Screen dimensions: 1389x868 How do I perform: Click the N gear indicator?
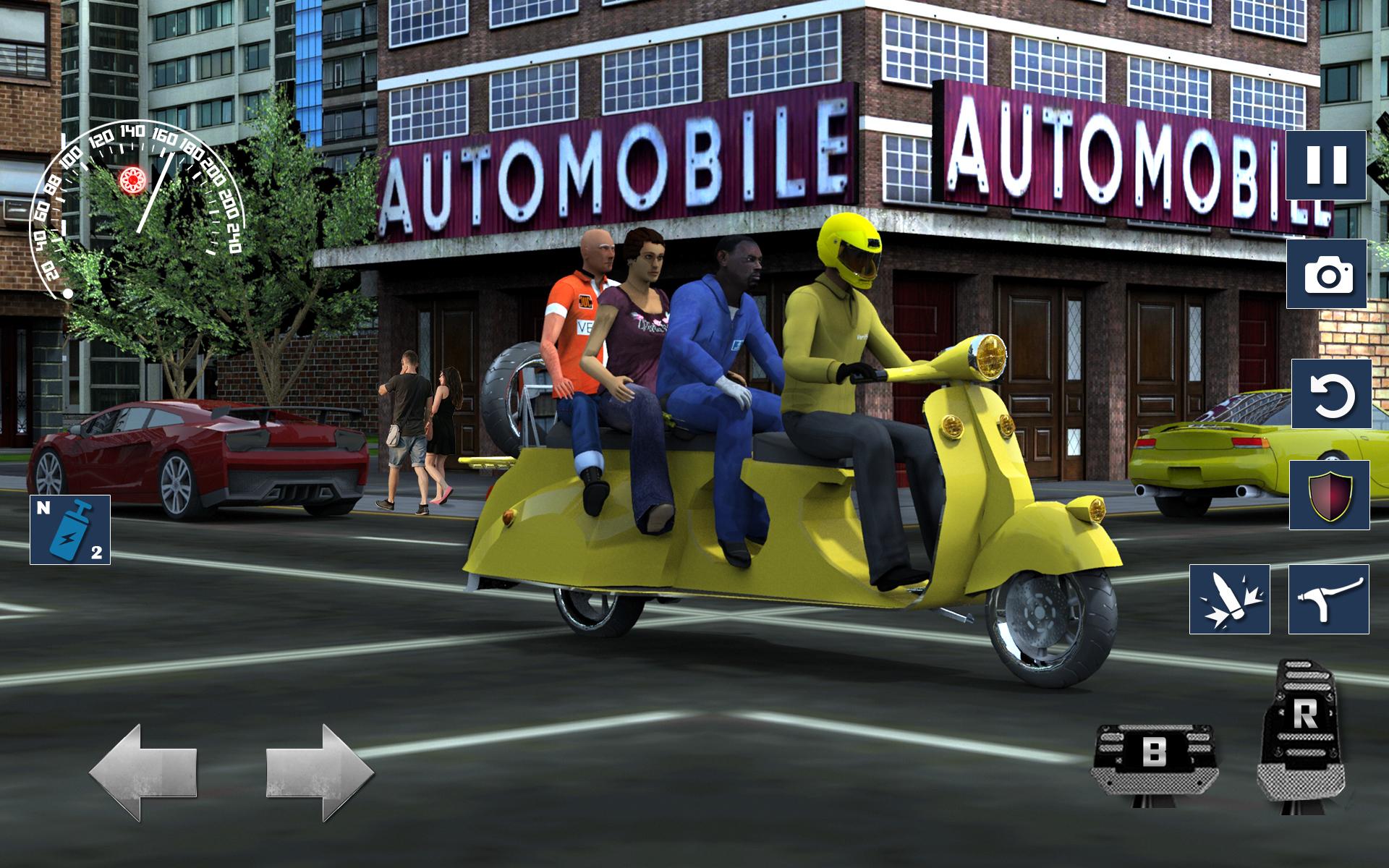pos(43,510)
